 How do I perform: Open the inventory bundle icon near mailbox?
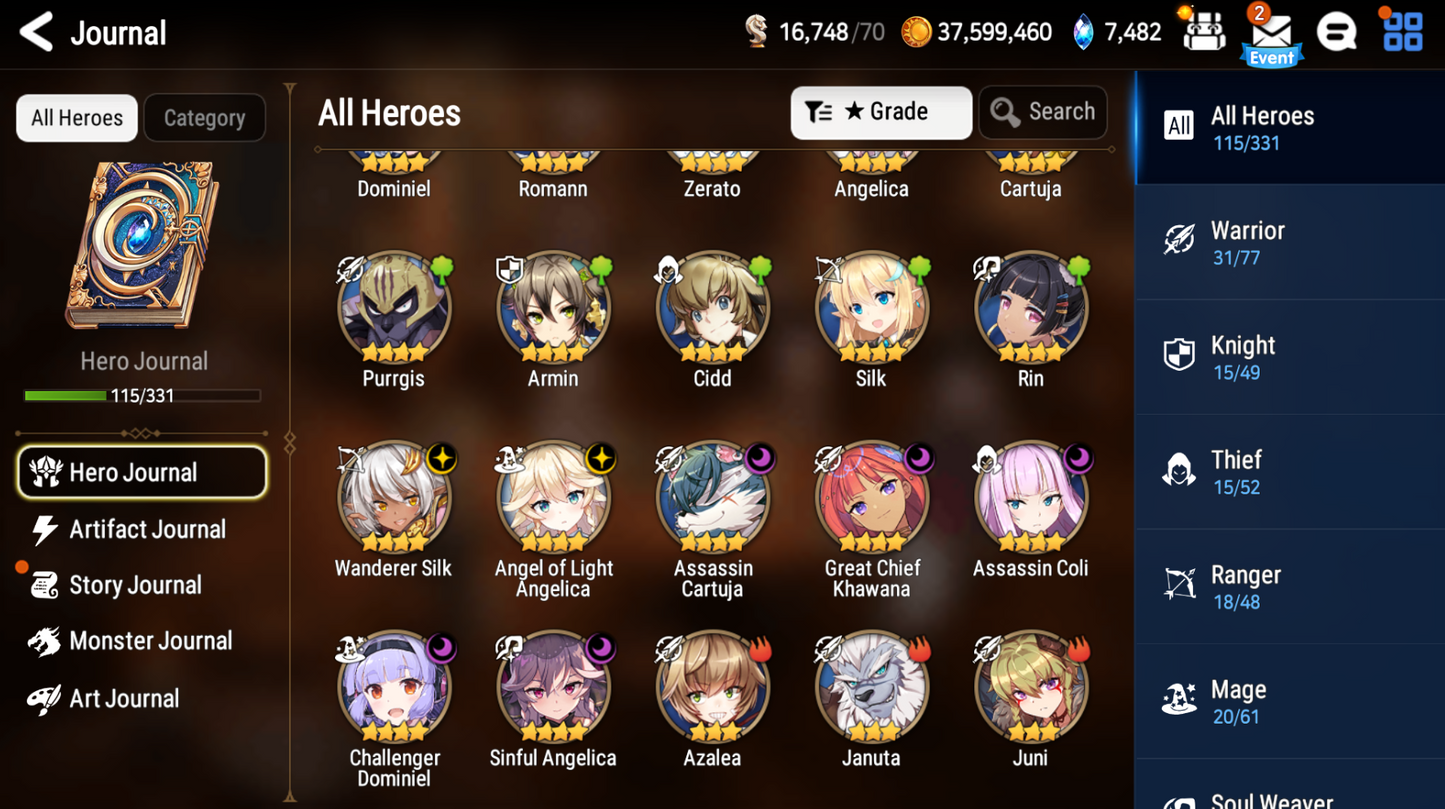[1203, 31]
